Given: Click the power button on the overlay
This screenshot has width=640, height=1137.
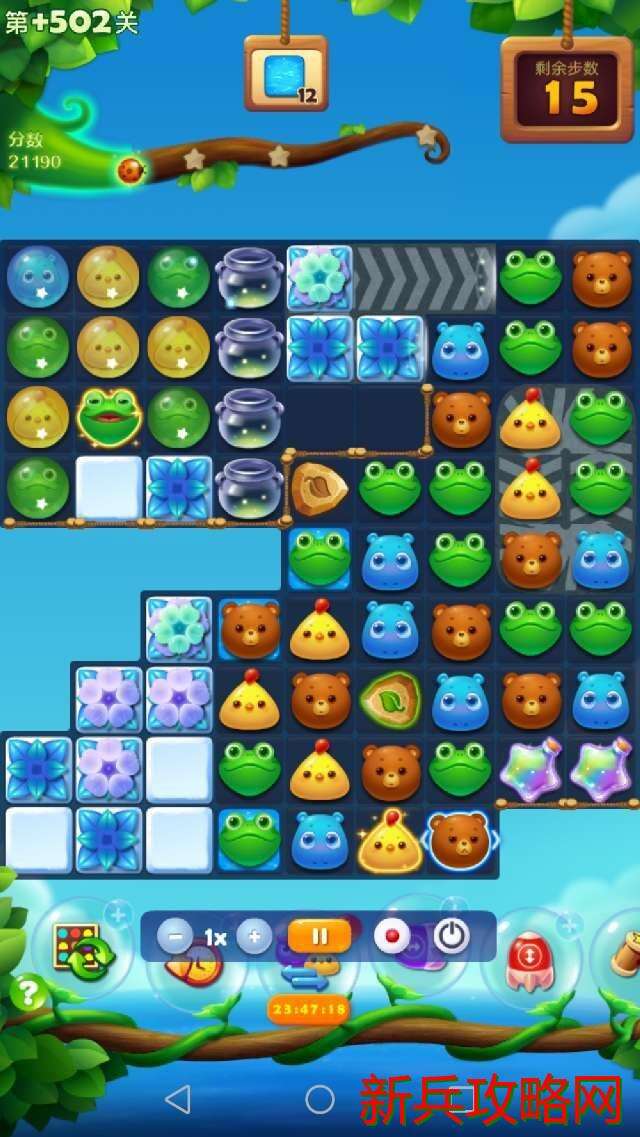Looking at the screenshot, I should 452,937.
